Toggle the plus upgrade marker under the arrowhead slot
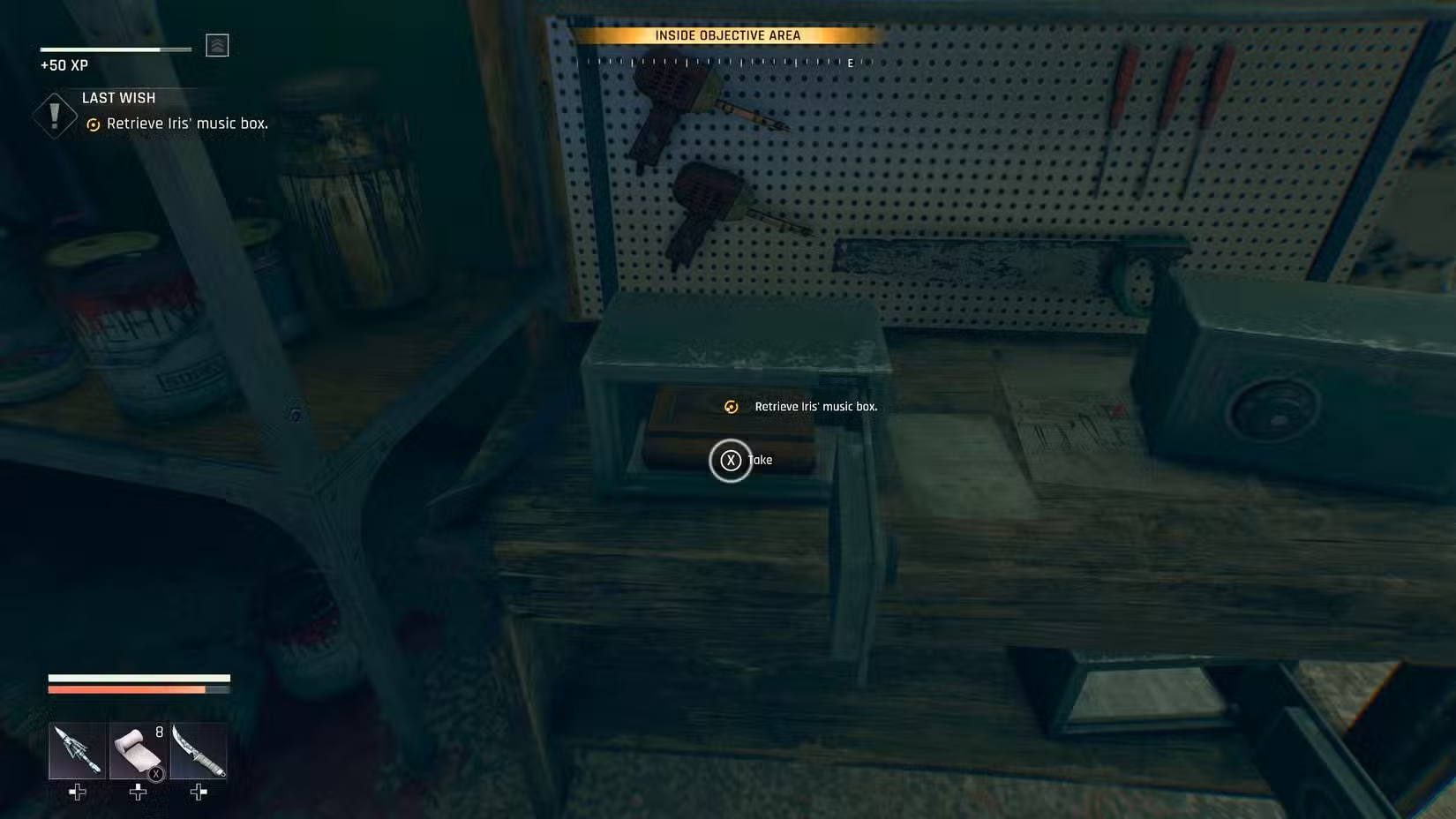This screenshot has height=819, width=1456. (77, 793)
